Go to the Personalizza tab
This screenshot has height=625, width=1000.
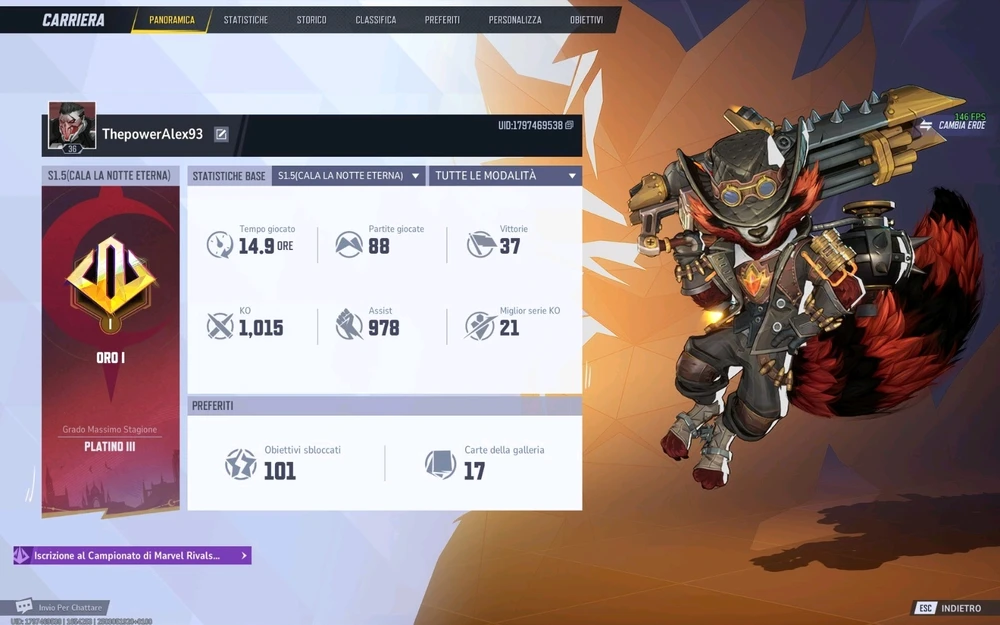pyautogui.click(x=515, y=20)
